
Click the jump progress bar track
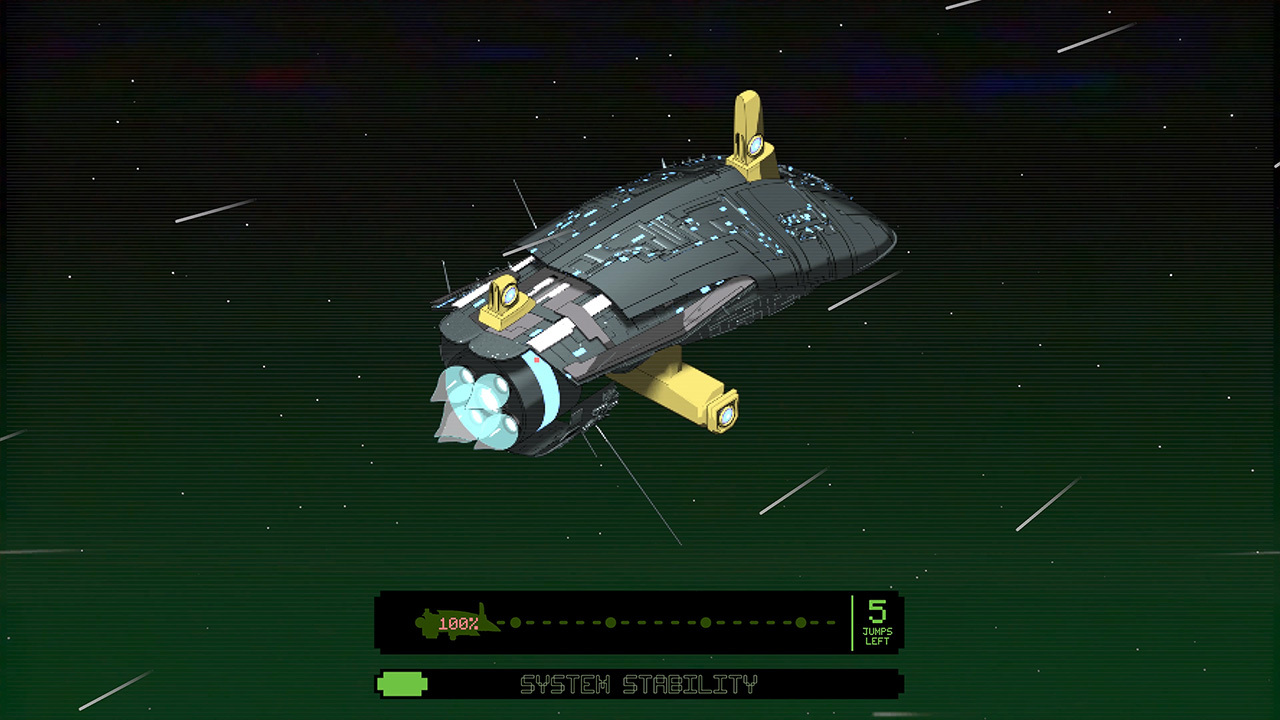tap(660, 620)
